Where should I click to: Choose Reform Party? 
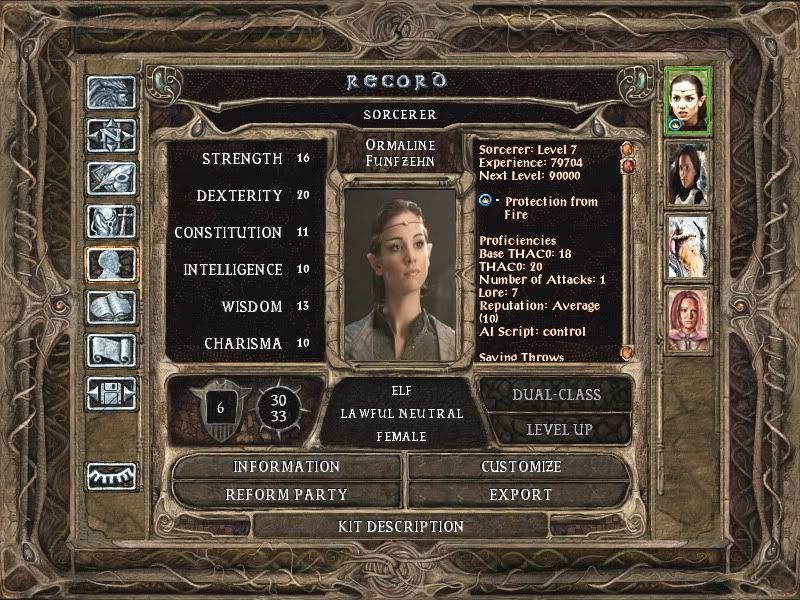[x=287, y=495]
